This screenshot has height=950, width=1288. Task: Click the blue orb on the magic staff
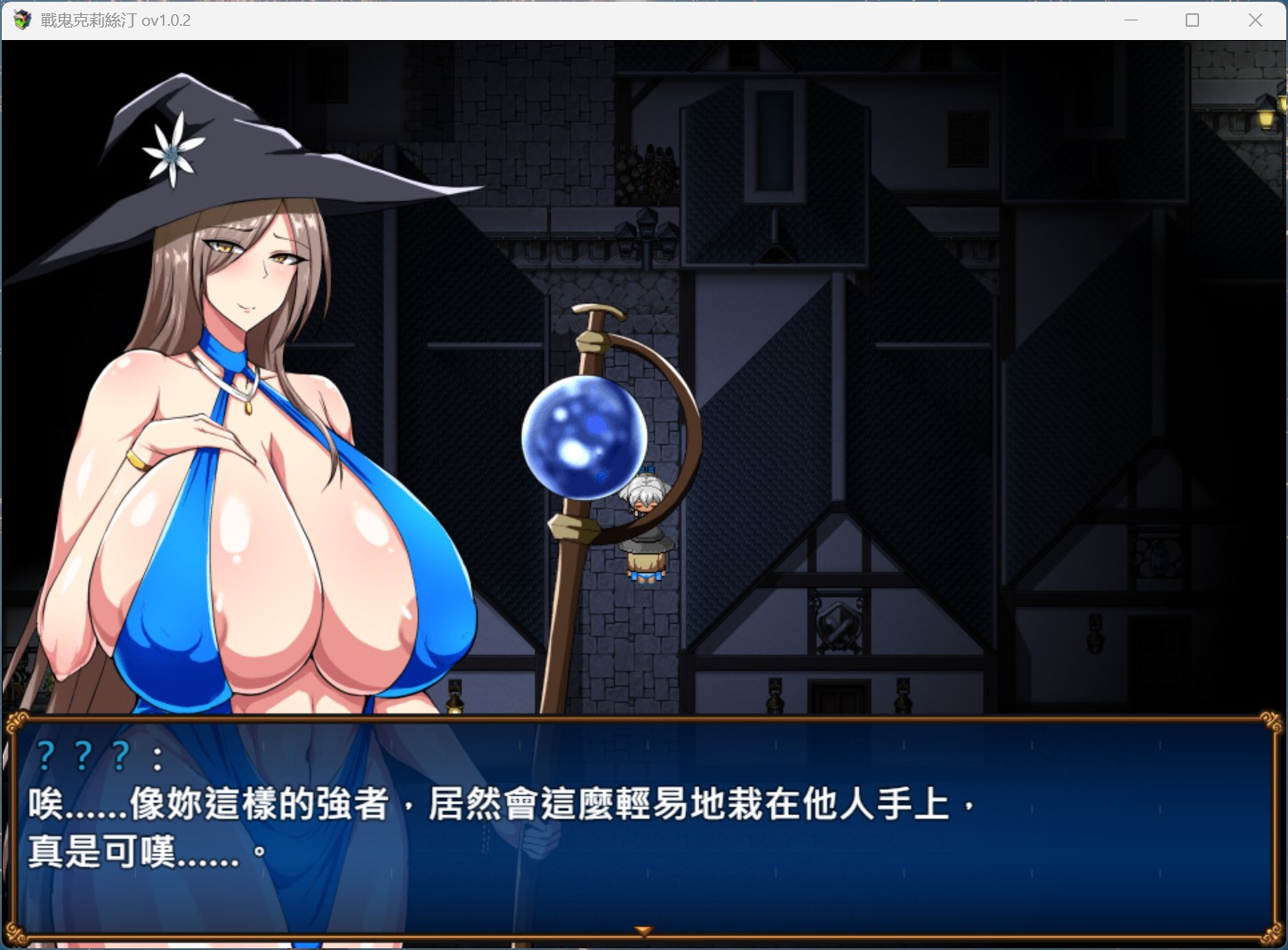(584, 438)
